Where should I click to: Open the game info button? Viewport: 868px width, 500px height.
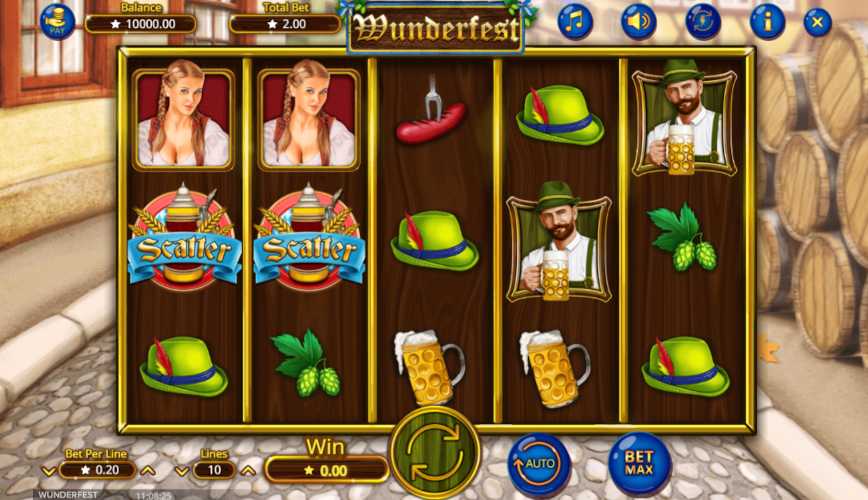[767, 21]
